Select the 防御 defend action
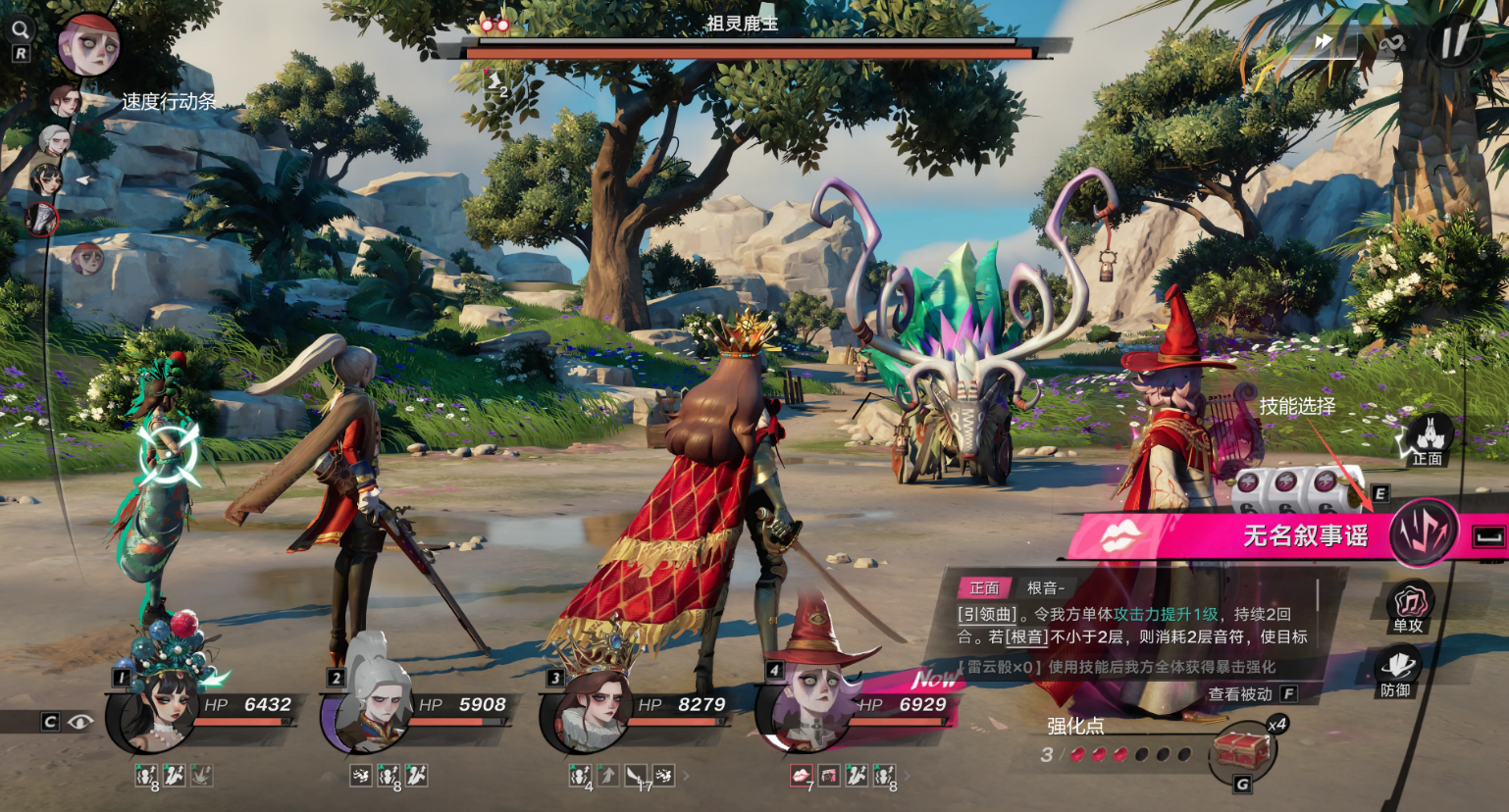The image size is (1509, 812). click(1396, 670)
